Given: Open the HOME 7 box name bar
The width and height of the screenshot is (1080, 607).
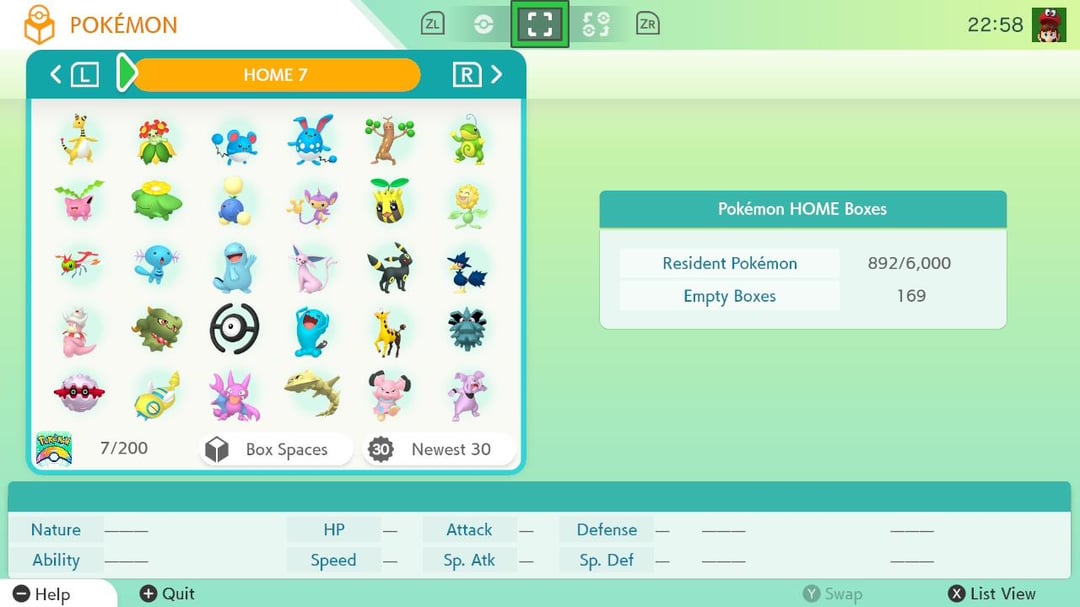Looking at the screenshot, I should pos(275,75).
